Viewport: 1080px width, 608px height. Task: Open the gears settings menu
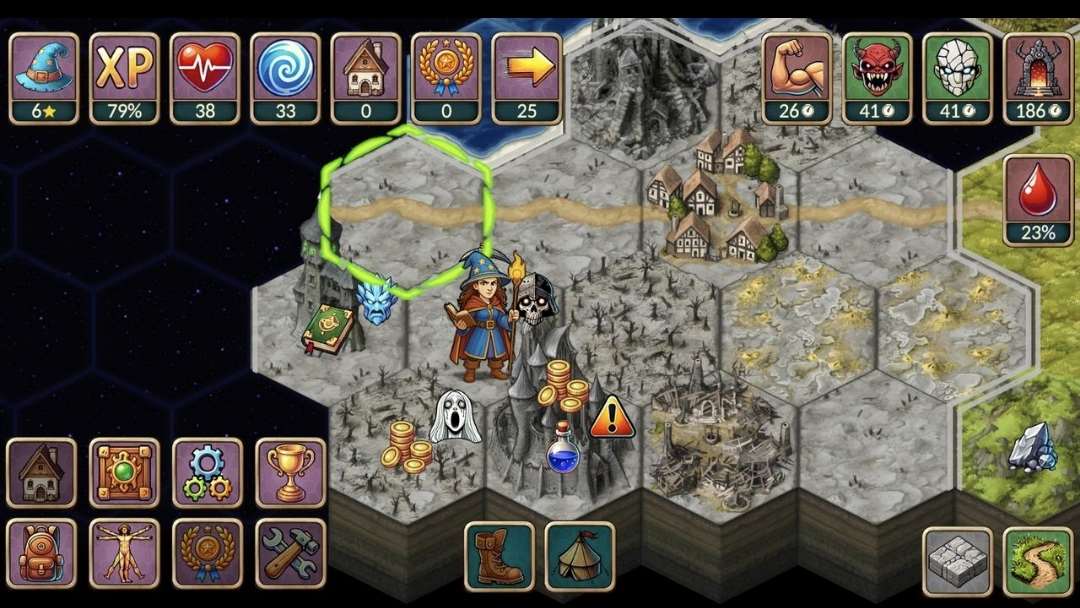[x=207, y=472]
